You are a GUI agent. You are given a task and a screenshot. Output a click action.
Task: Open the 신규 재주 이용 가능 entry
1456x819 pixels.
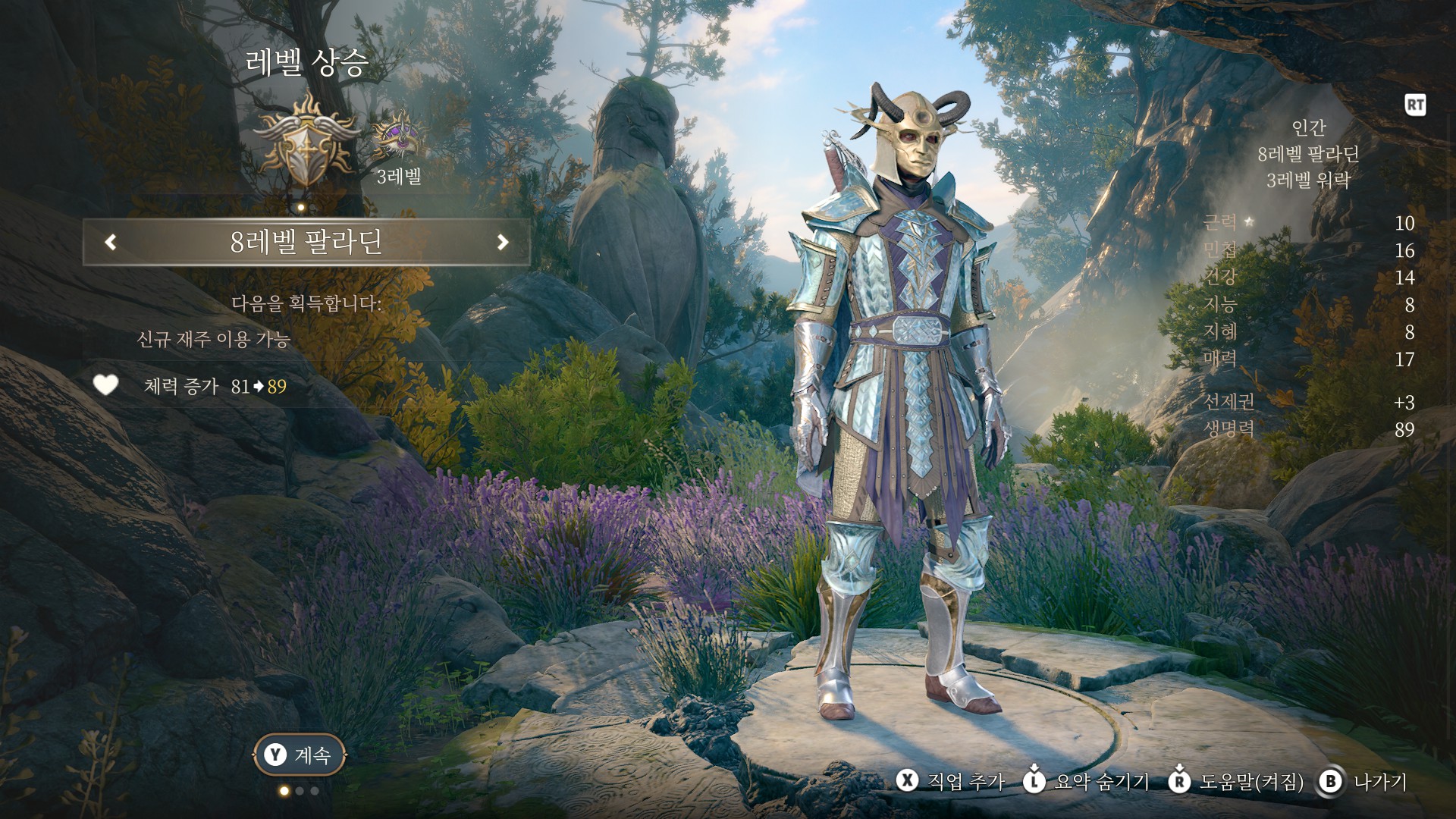[214, 339]
